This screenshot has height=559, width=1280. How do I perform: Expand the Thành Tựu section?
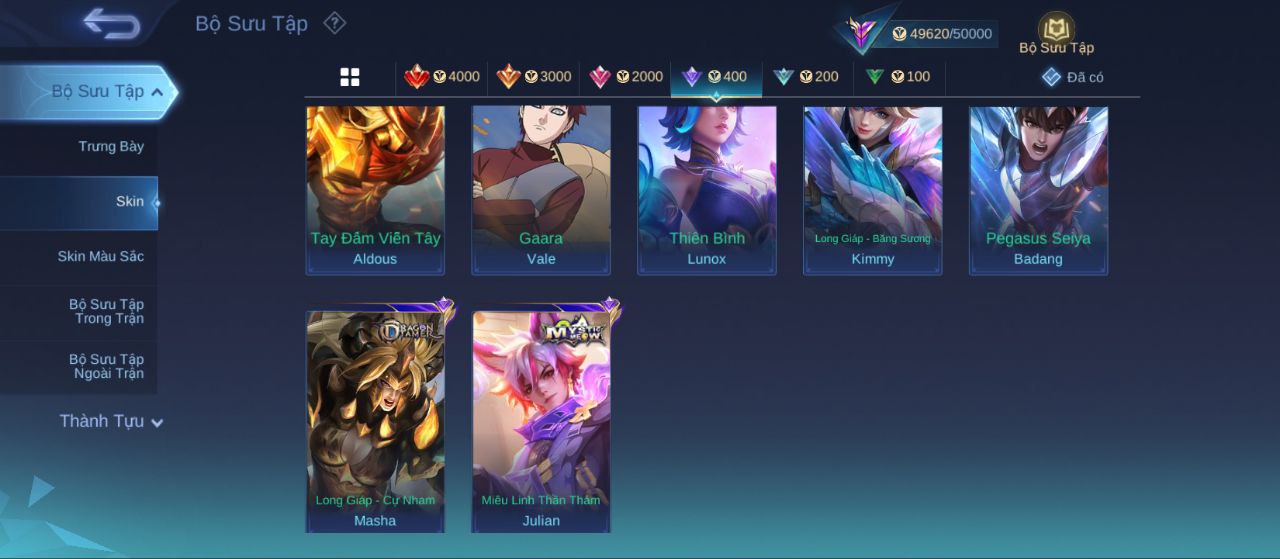[110, 421]
